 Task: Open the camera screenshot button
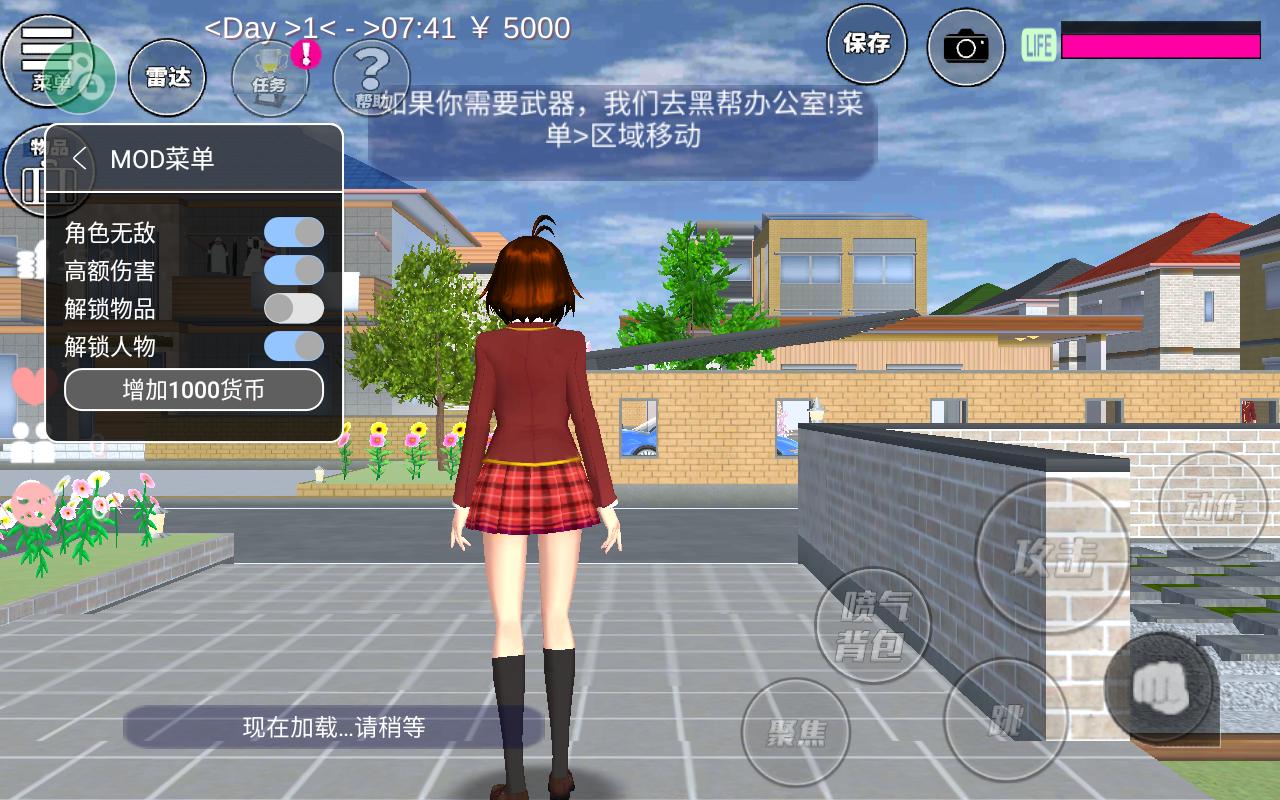(x=965, y=46)
